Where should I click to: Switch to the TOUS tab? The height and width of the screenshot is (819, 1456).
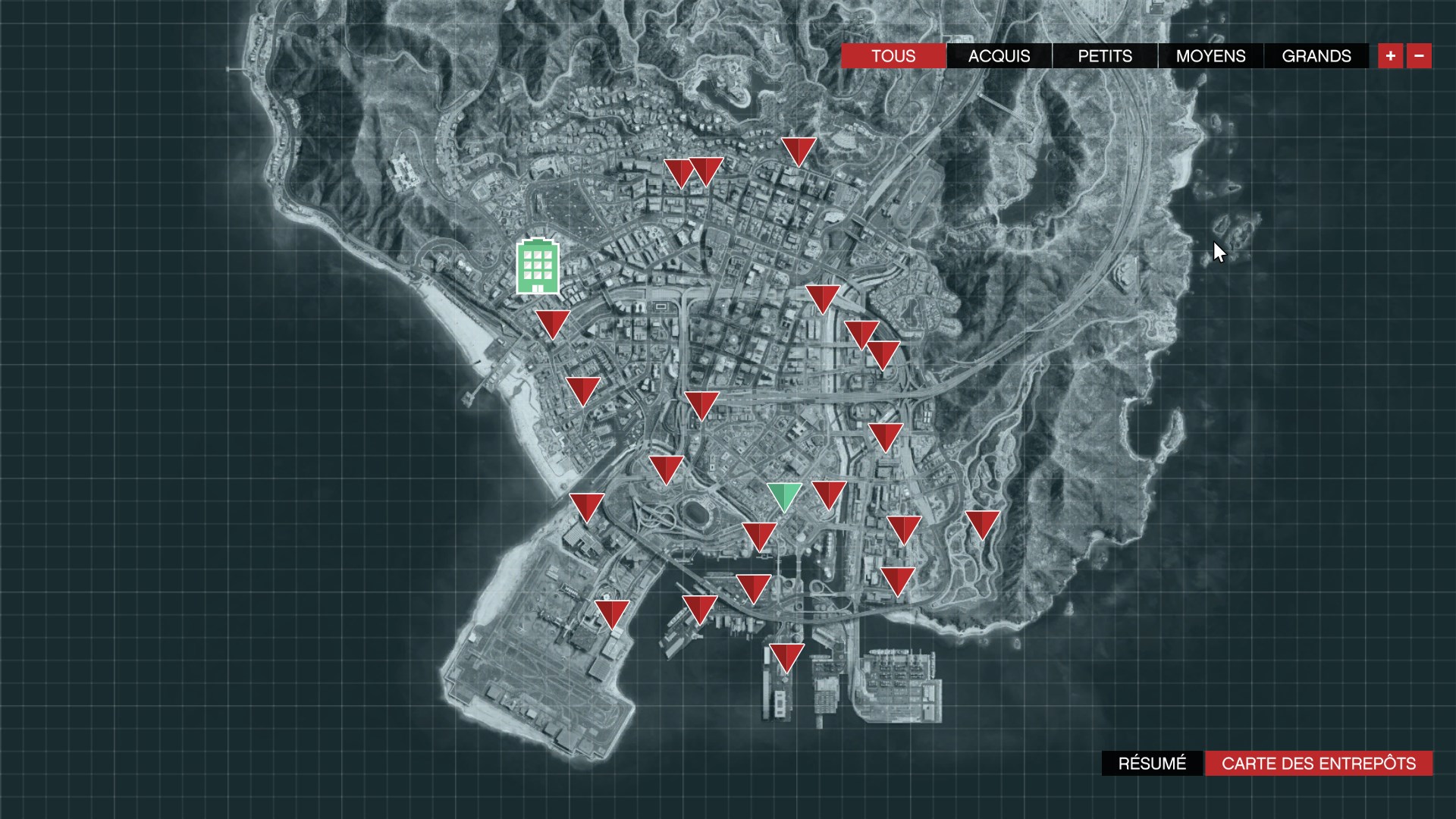point(893,55)
